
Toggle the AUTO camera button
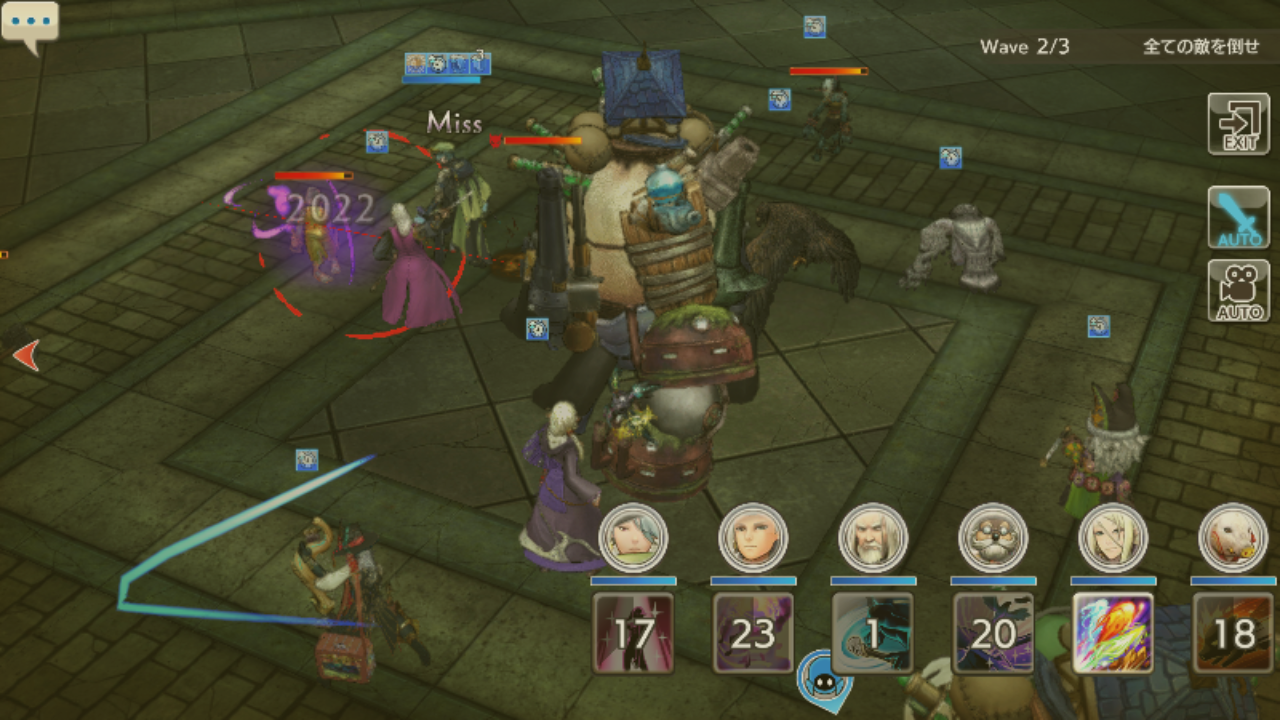click(1238, 291)
